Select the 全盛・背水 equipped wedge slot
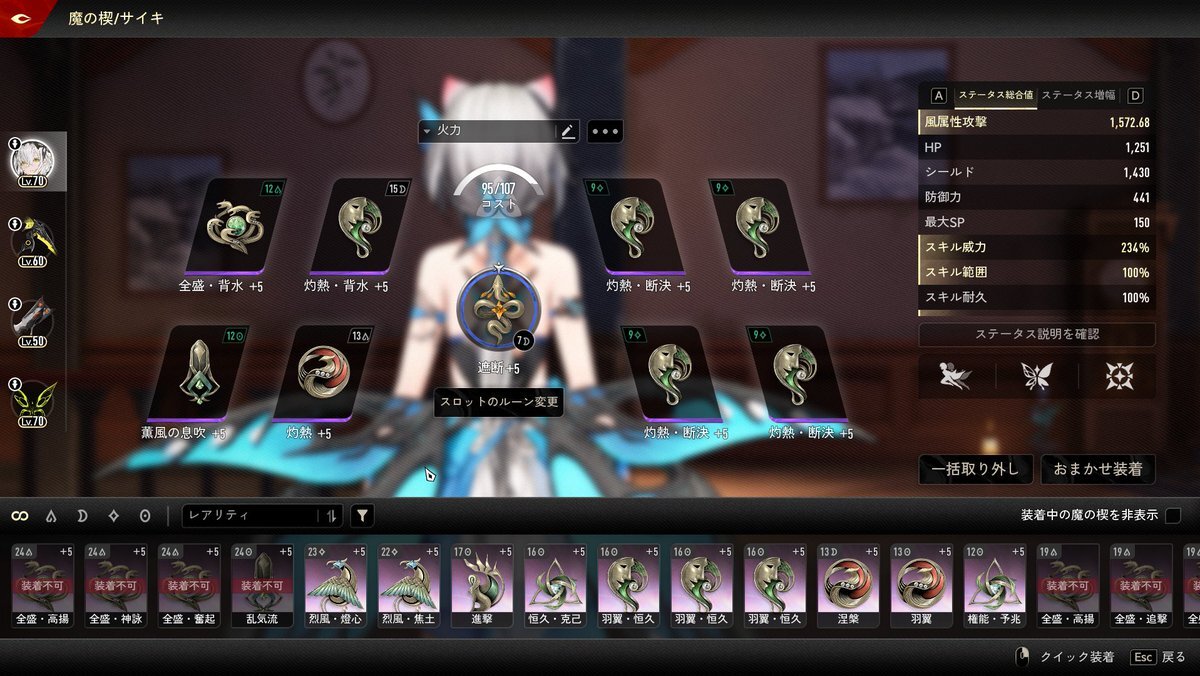1200x676 pixels. click(x=237, y=227)
